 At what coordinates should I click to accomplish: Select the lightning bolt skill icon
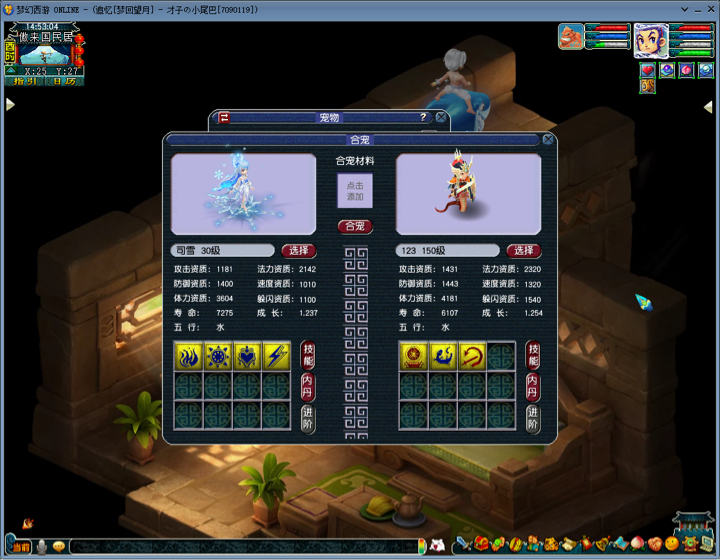[x=276, y=357]
